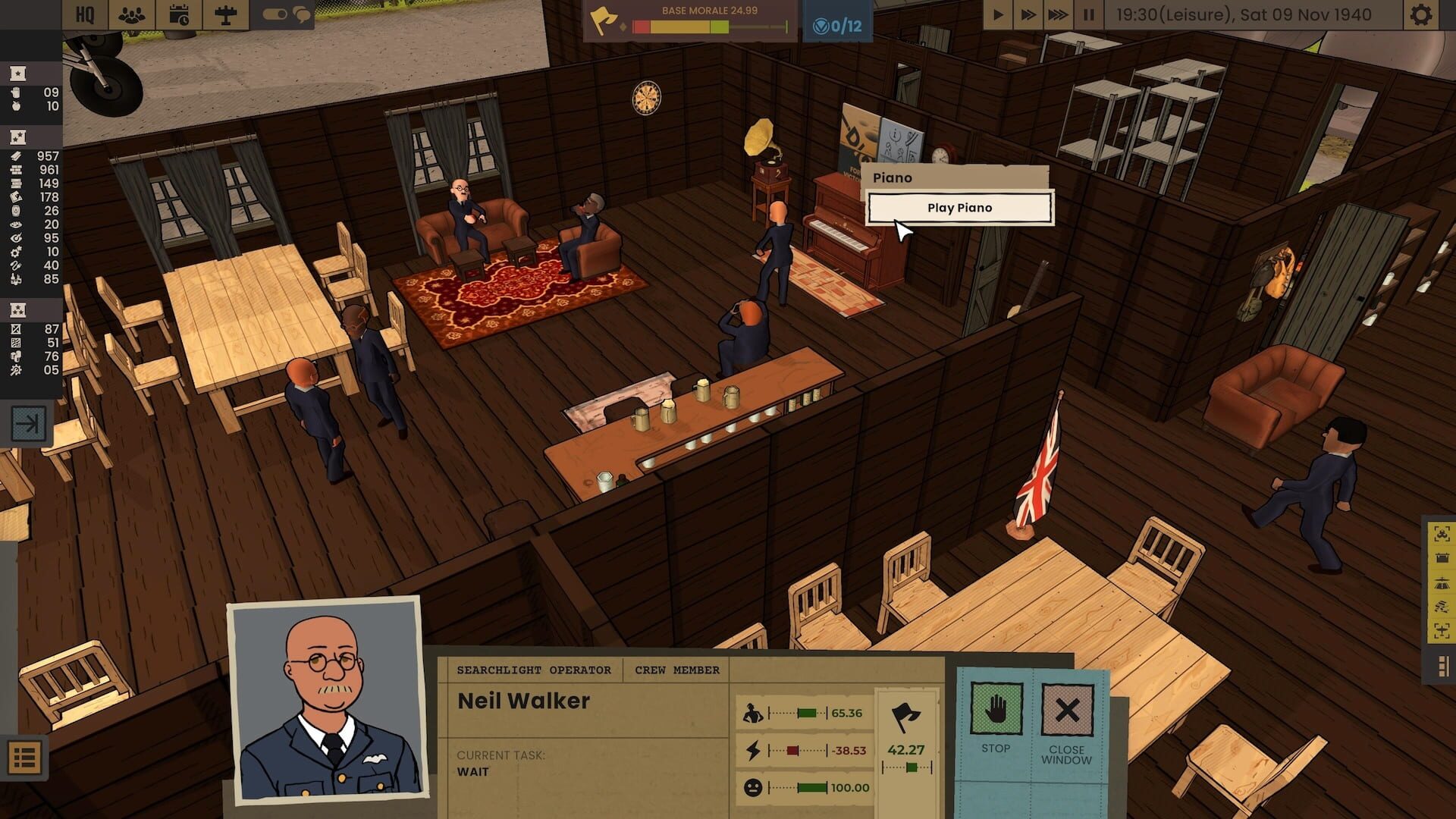Open the crew roster via the people icon

(x=130, y=14)
